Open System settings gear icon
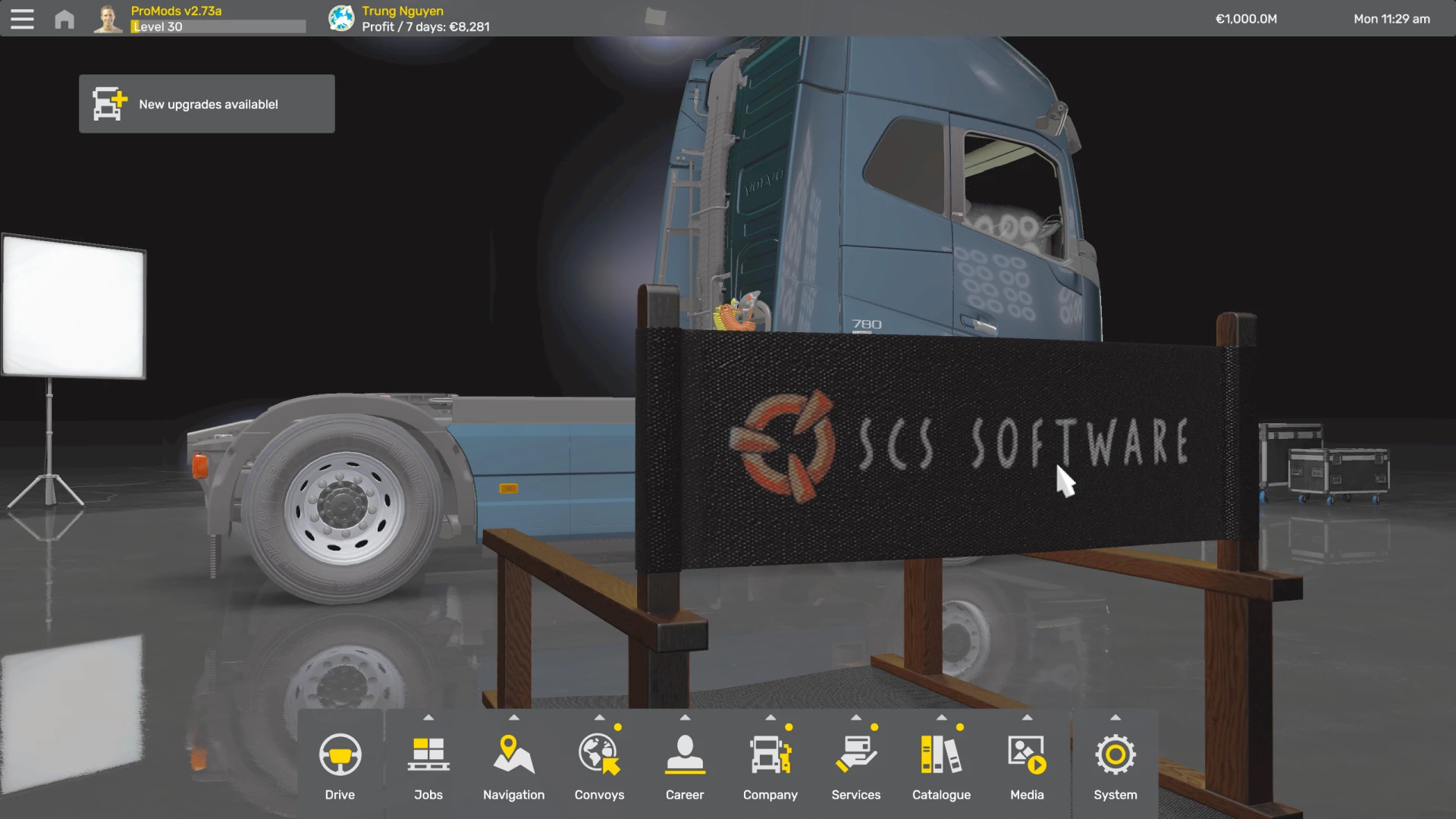The height and width of the screenshot is (819, 1456). click(1115, 753)
